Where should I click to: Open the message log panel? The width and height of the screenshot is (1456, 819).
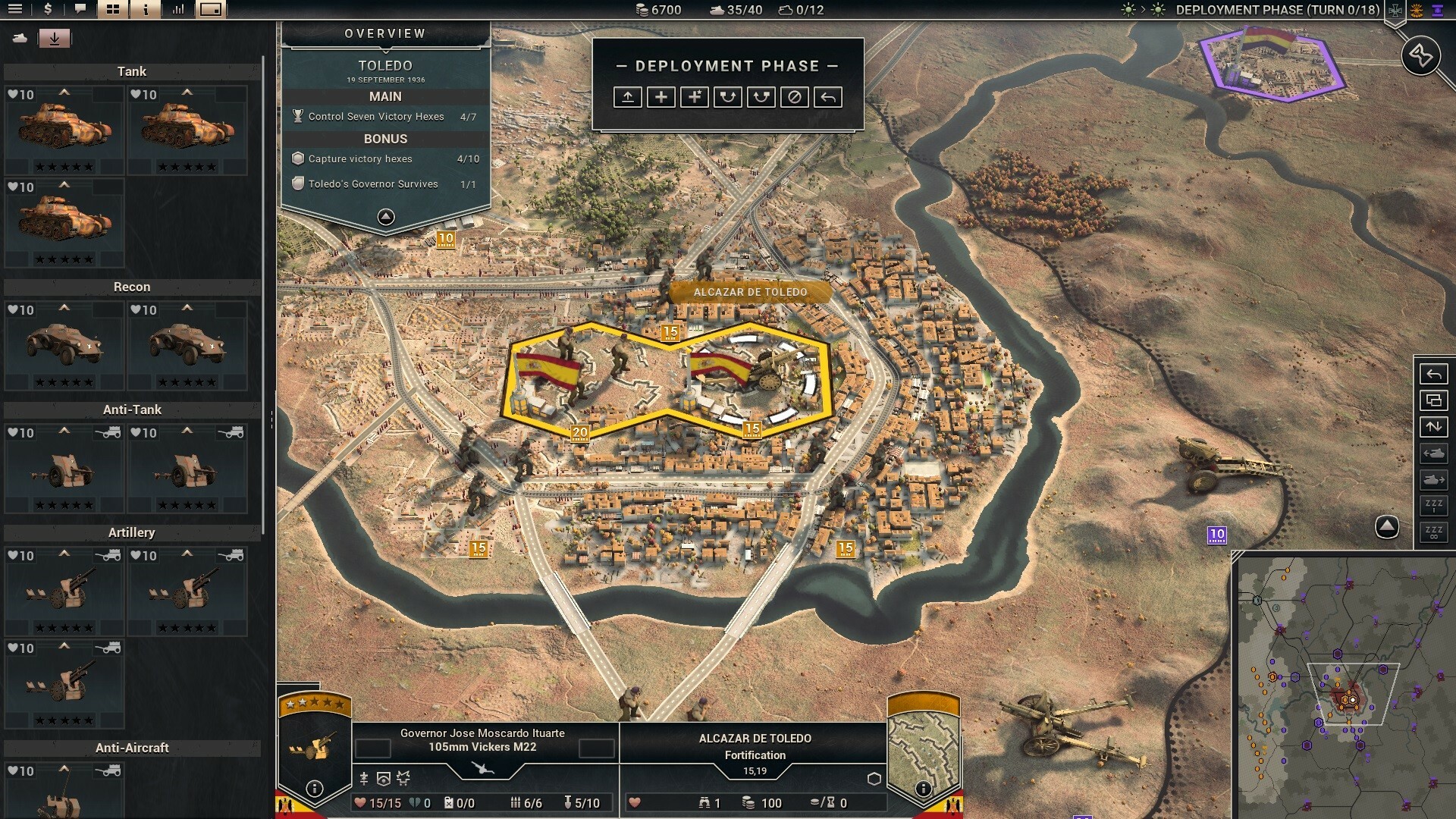[79, 10]
